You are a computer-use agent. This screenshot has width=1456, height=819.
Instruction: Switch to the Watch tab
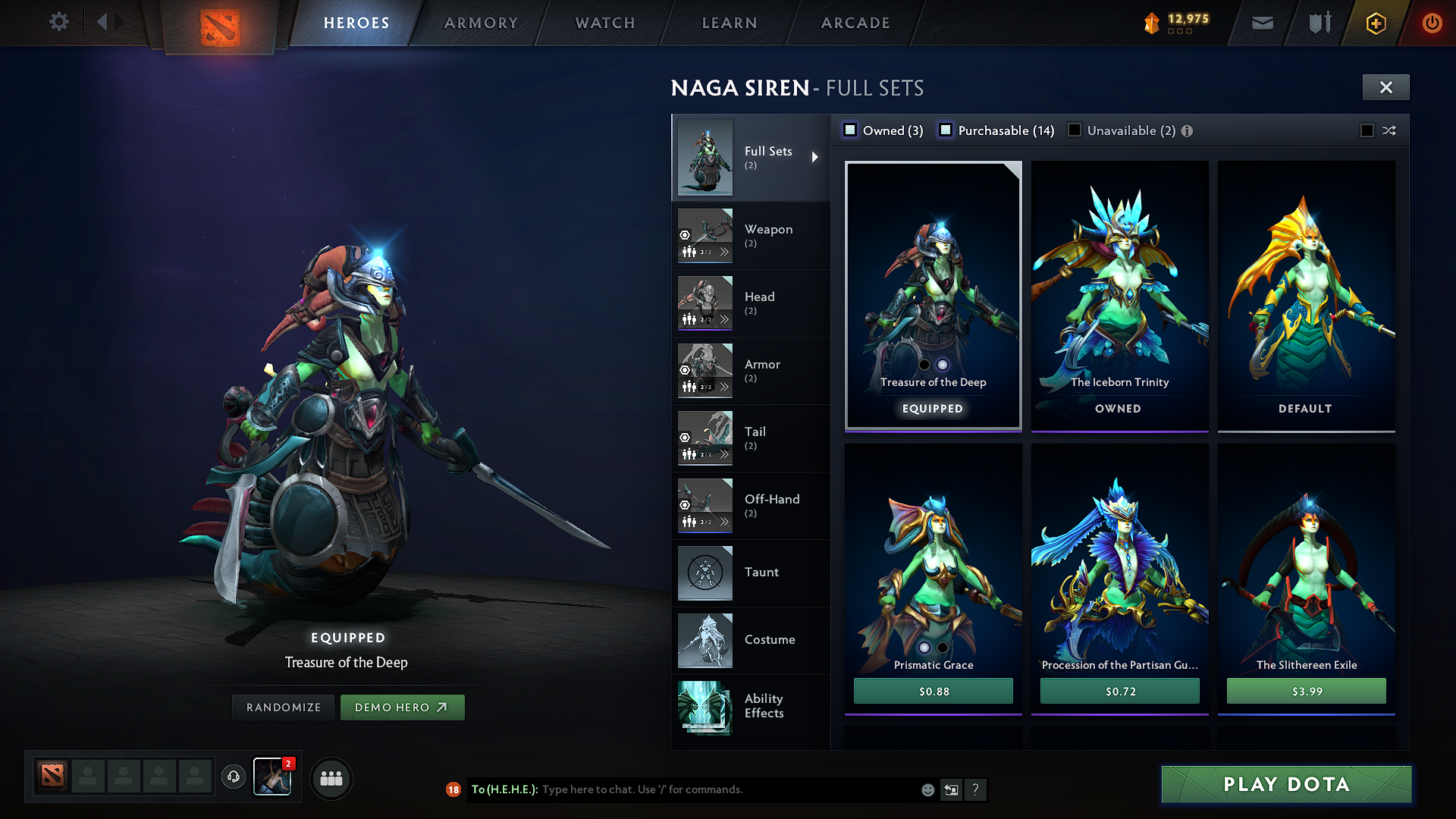pos(604,23)
